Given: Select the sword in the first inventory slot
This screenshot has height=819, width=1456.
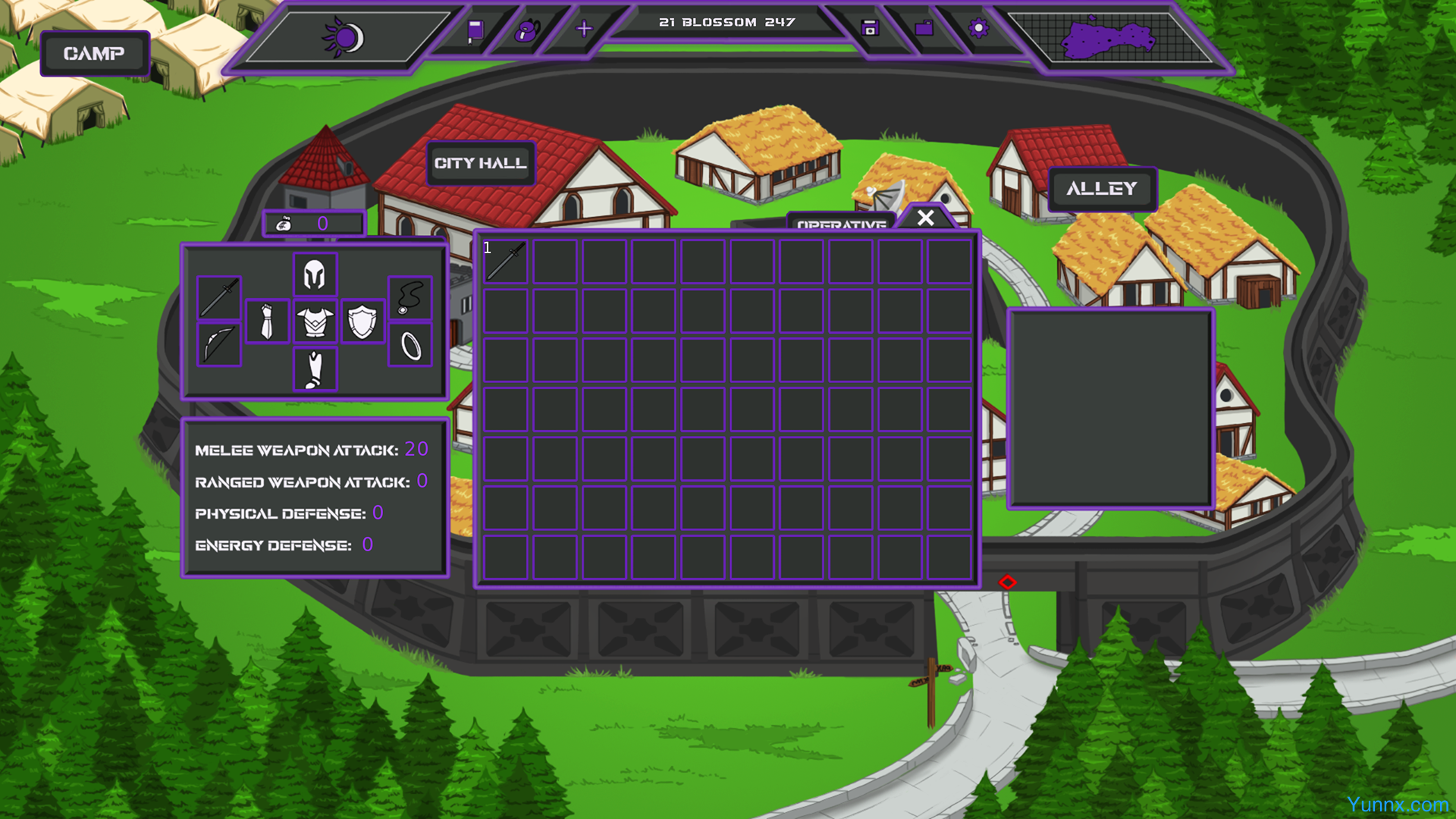Looking at the screenshot, I should pos(506,262).
